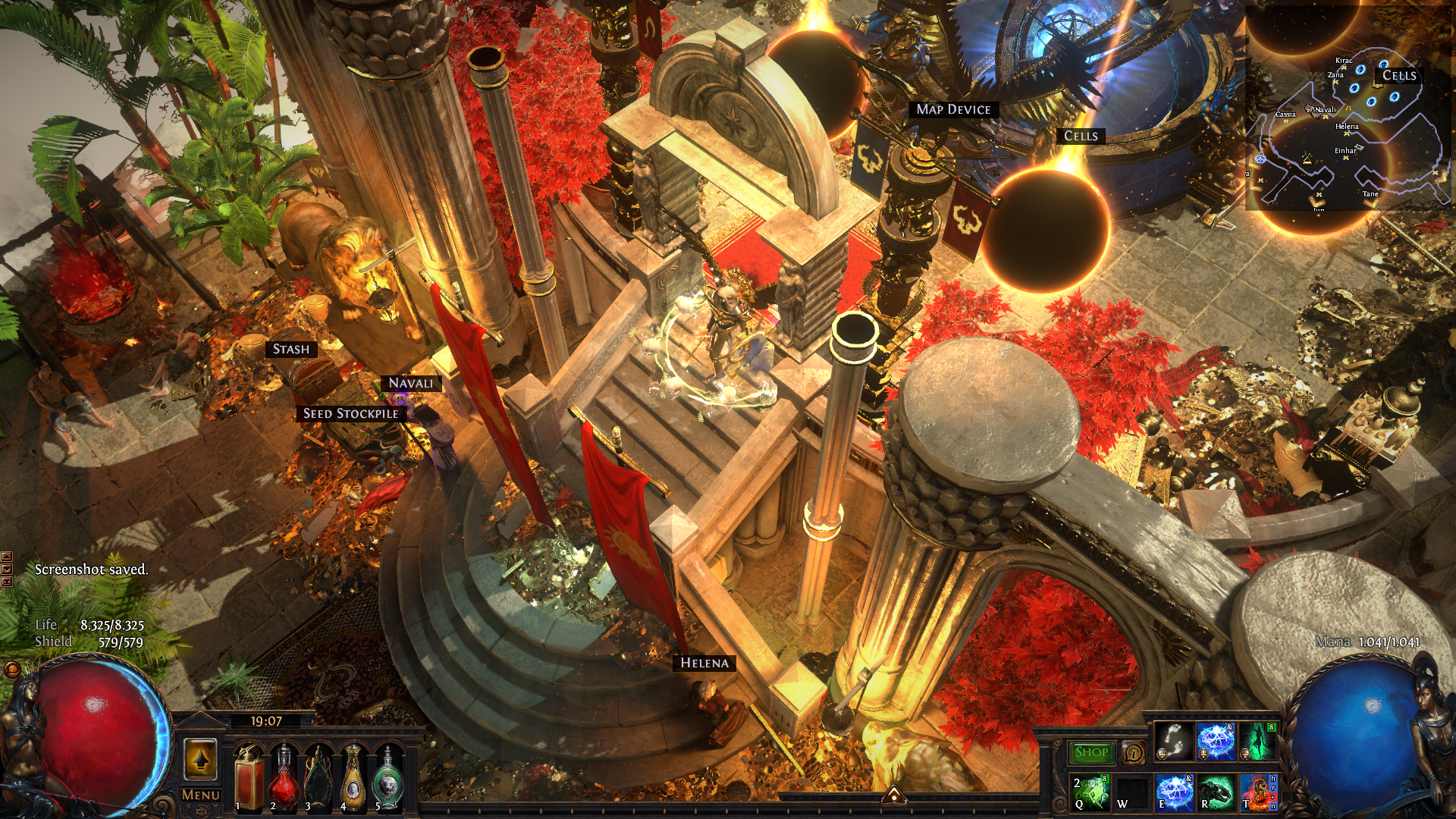Viewport: 1456px width, 819px height.
Task: Click the yellow level-up arrow button
Action: coord(200,759)
